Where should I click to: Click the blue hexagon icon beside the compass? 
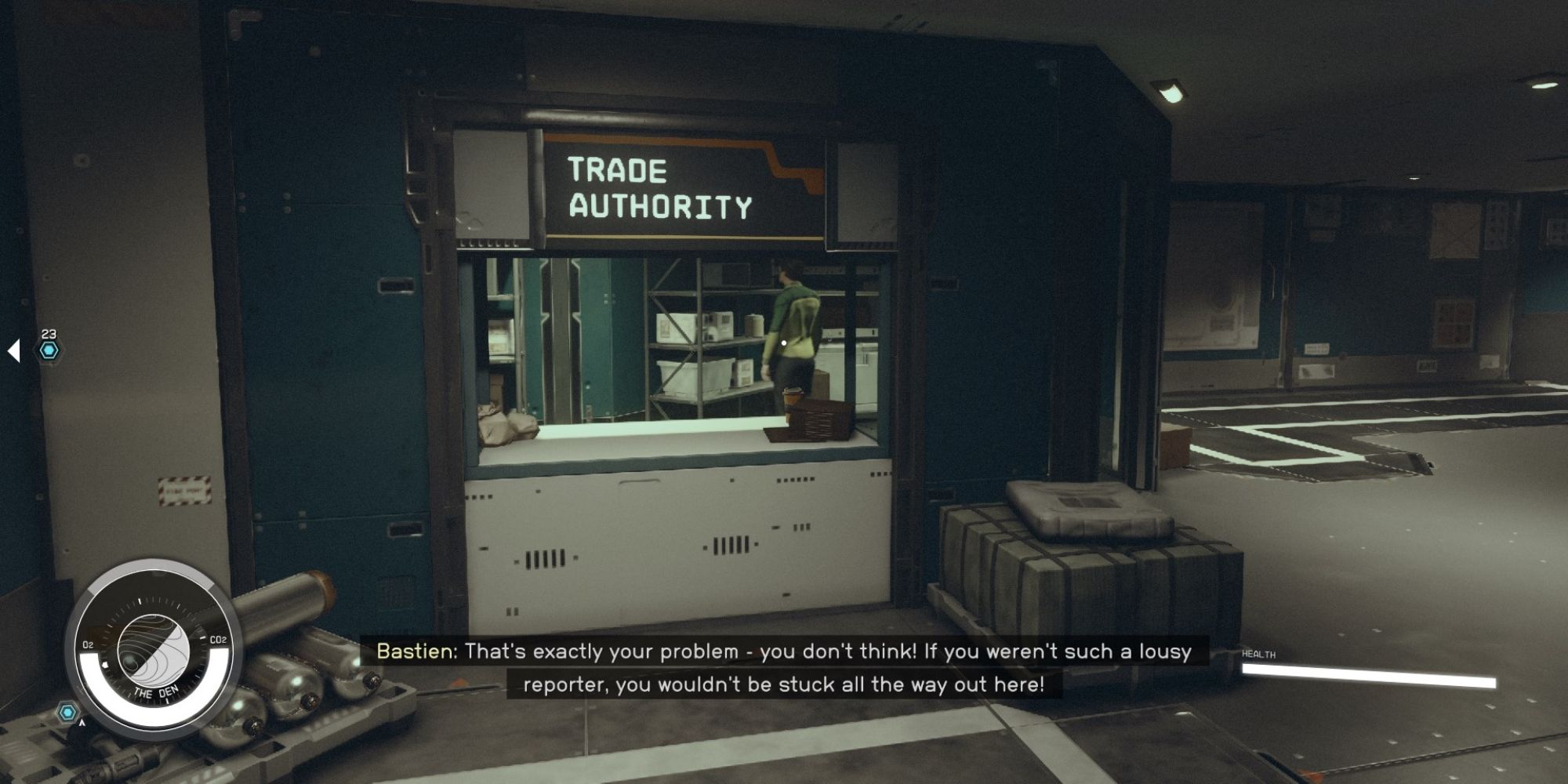68,713
